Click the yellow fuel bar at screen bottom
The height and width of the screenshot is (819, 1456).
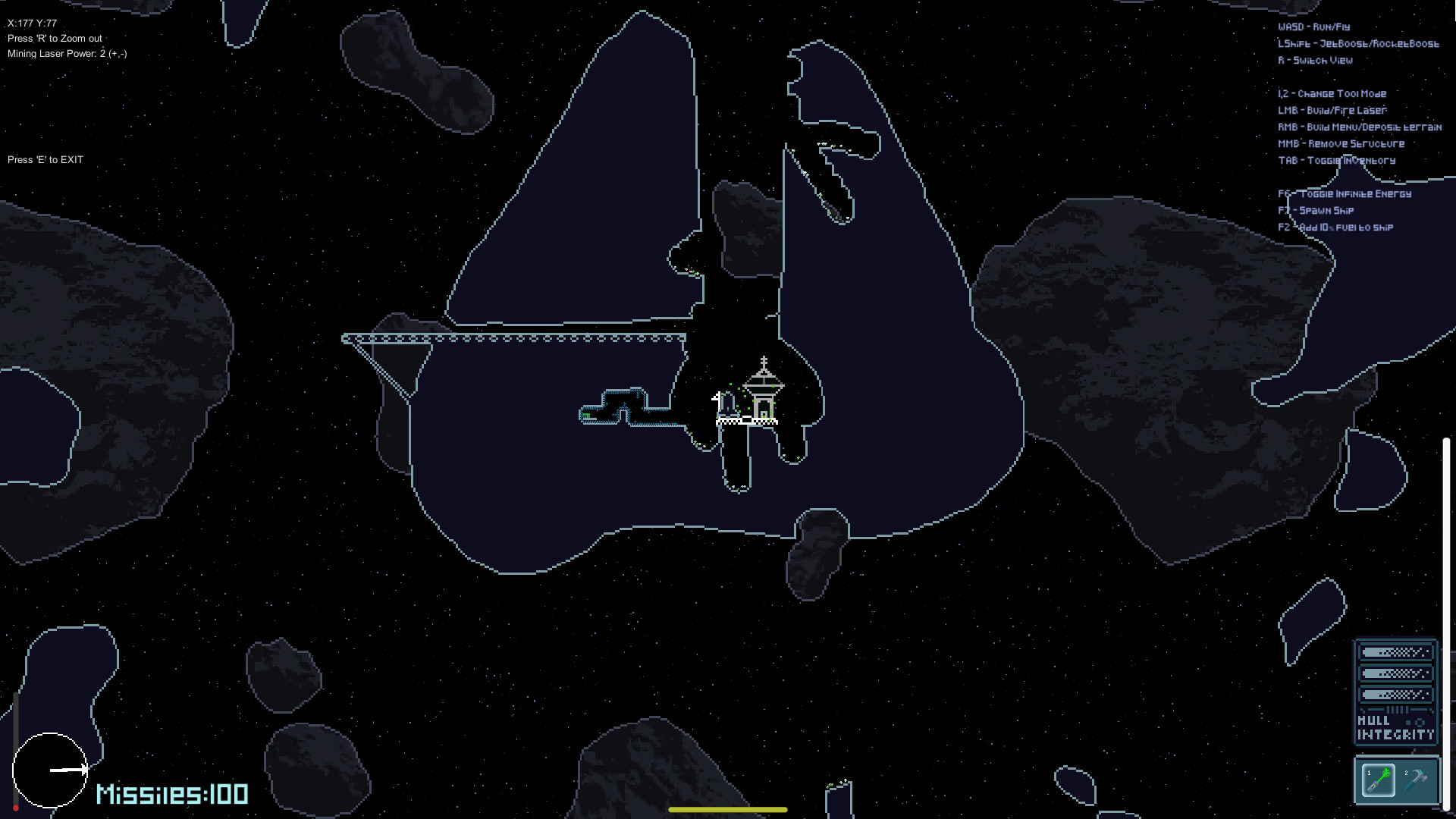pos(727,810)
